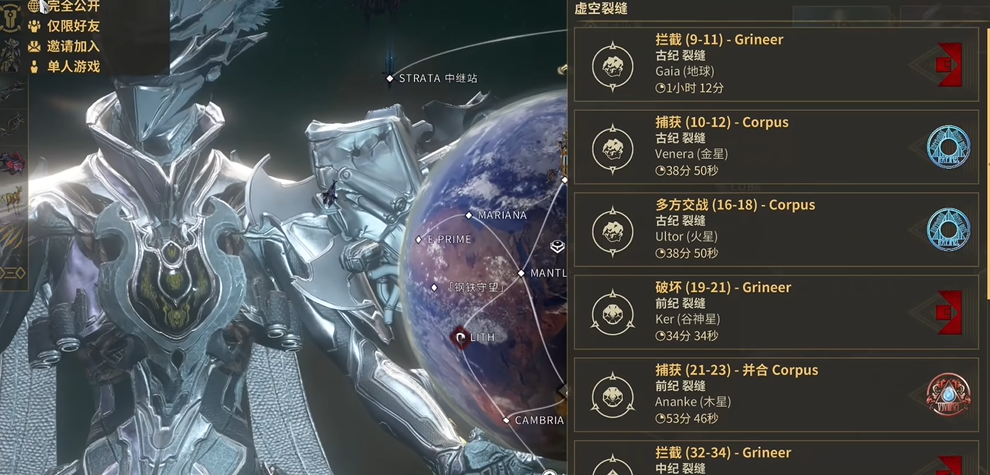Start the 破坏 (19-21) Grineer fissure on Ker
Screen dimensions: 990x475
click(774, 312)
